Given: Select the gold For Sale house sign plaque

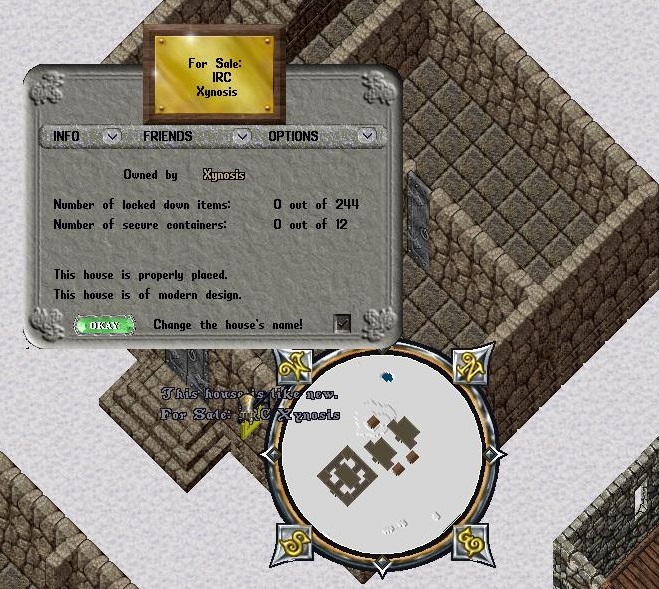Looking at the screenshot, I should coord(214,75).
